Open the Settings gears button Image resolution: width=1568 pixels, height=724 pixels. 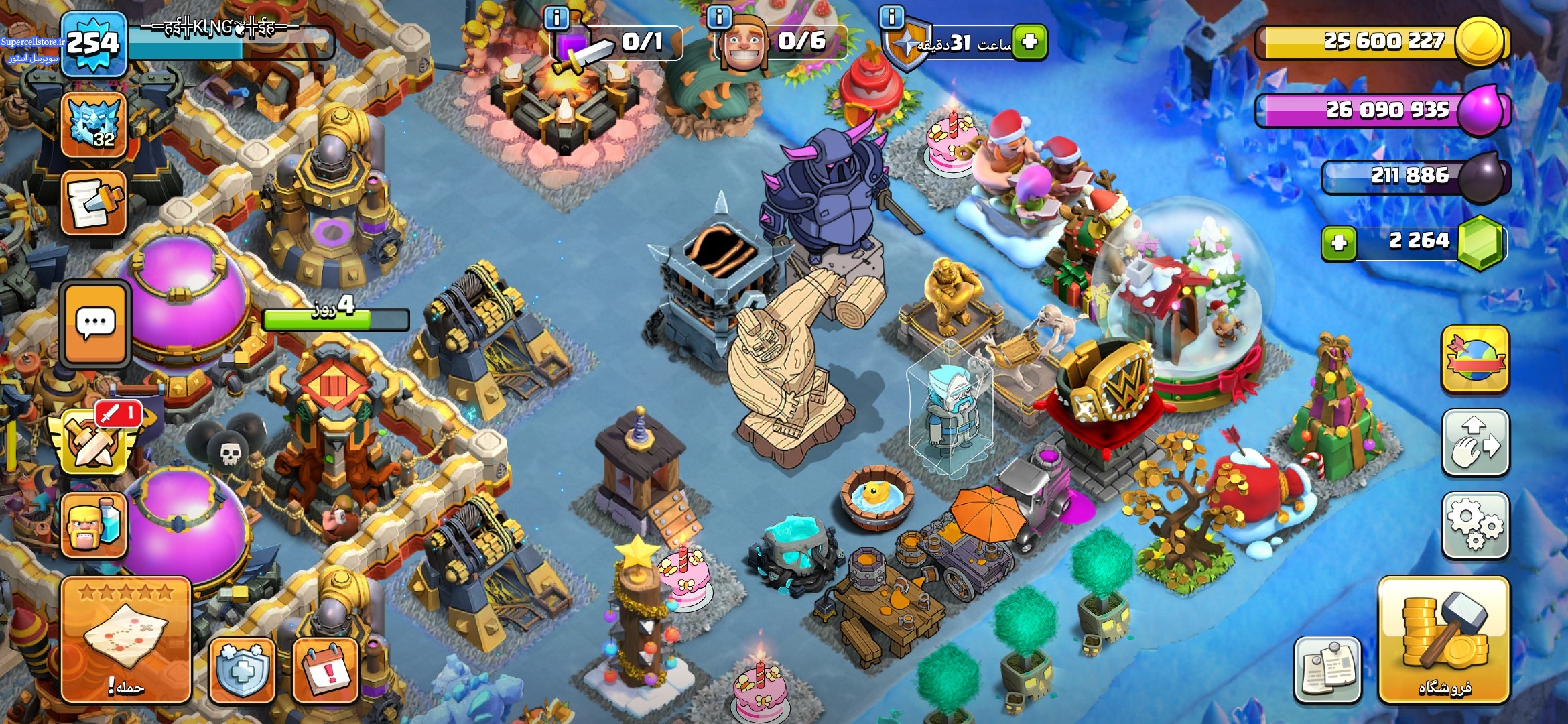[x=1475, y=526]
